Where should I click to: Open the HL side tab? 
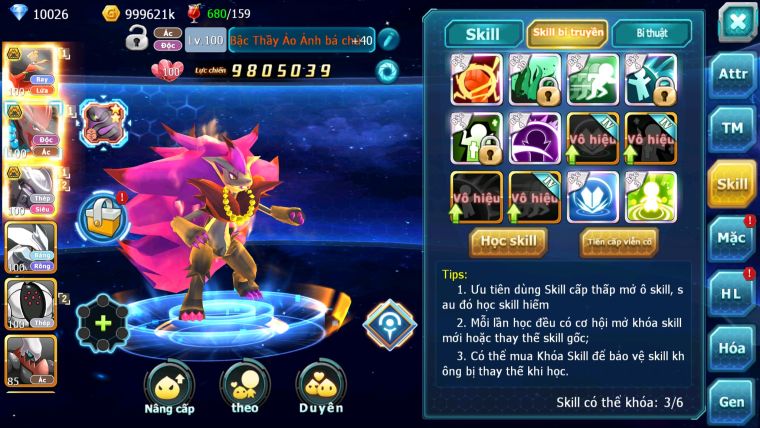click(732, 293)
